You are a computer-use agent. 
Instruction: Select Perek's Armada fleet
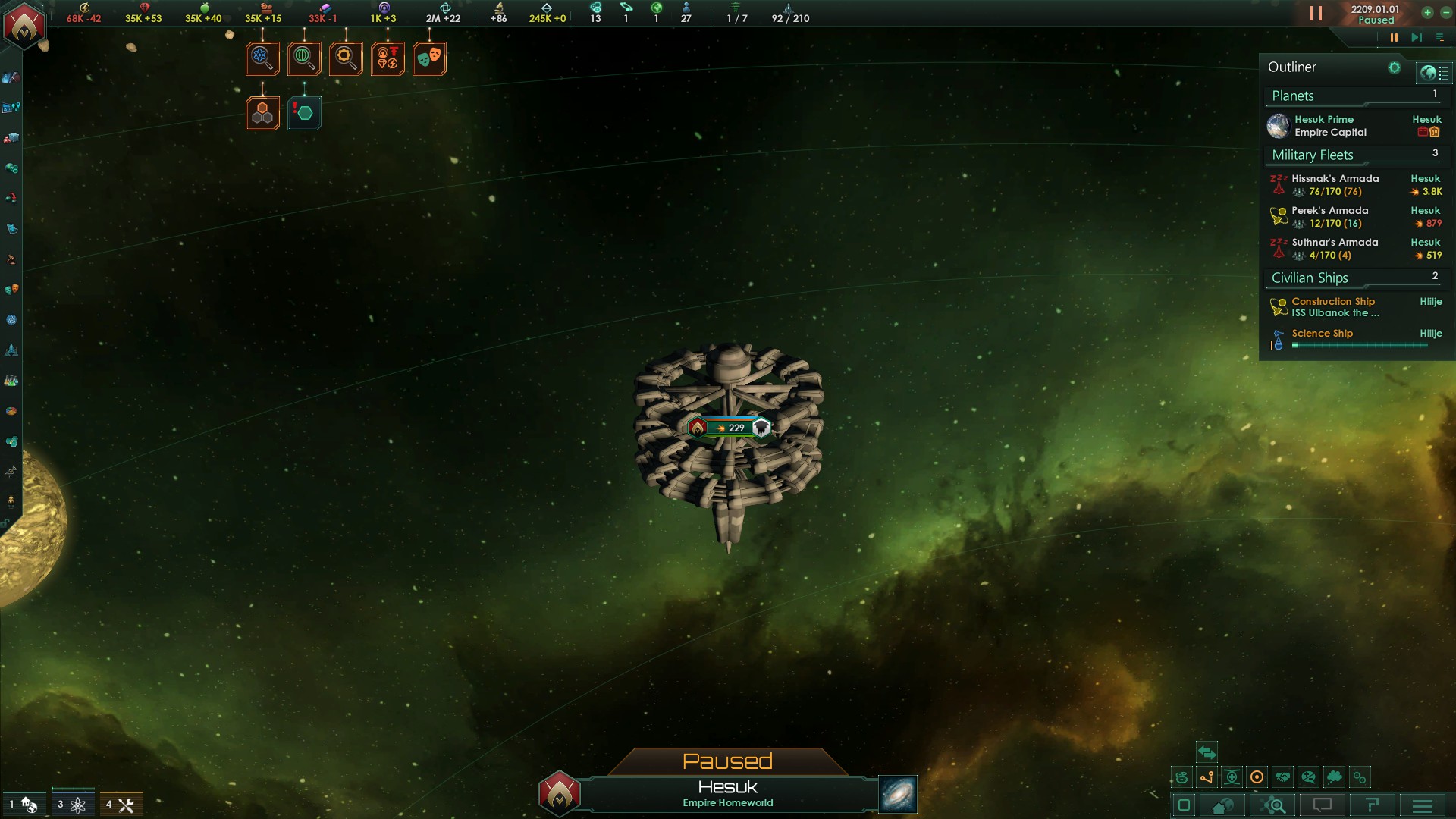point(1331,217)
